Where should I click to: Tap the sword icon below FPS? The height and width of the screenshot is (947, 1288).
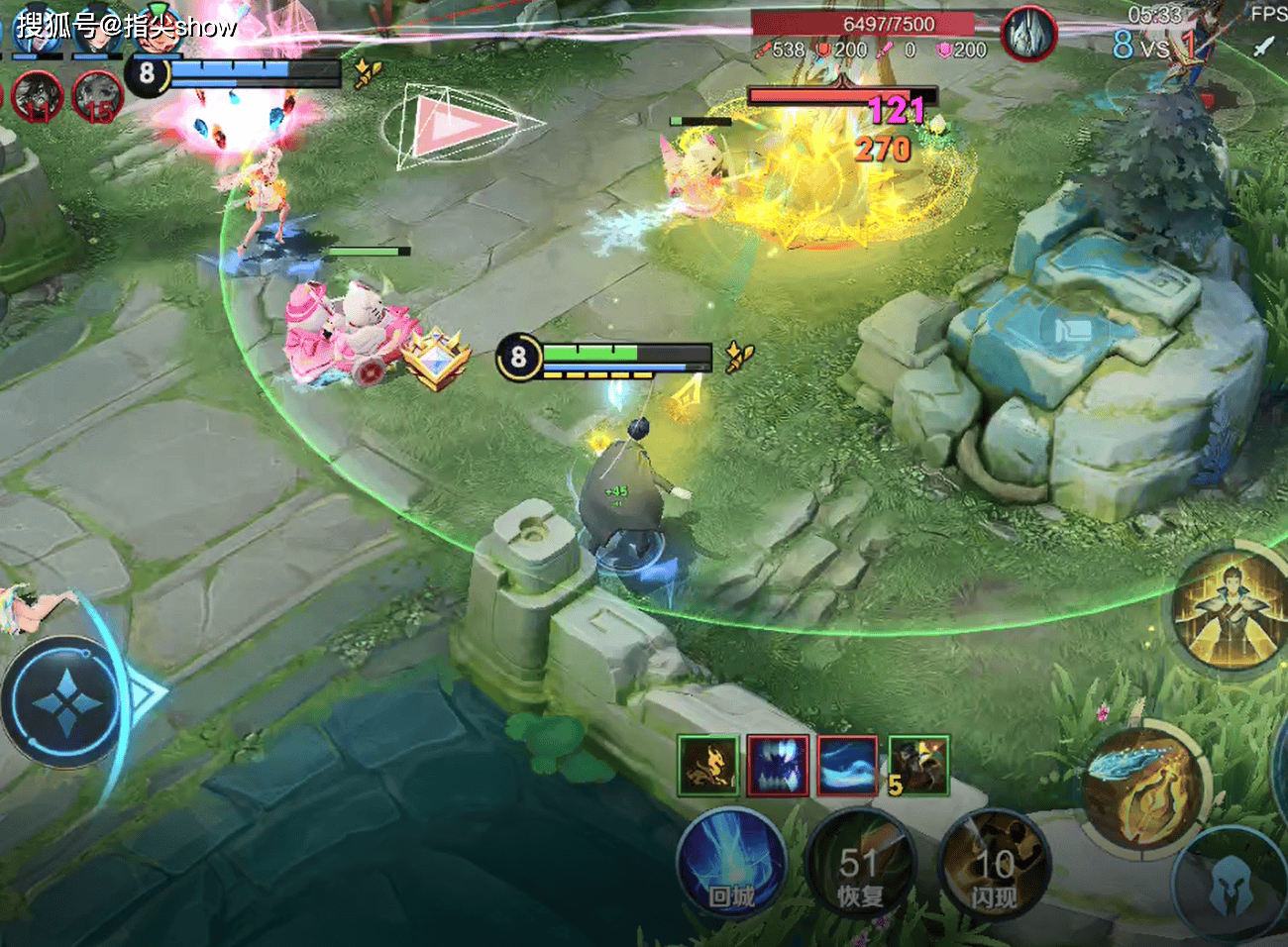(1263, 46)
